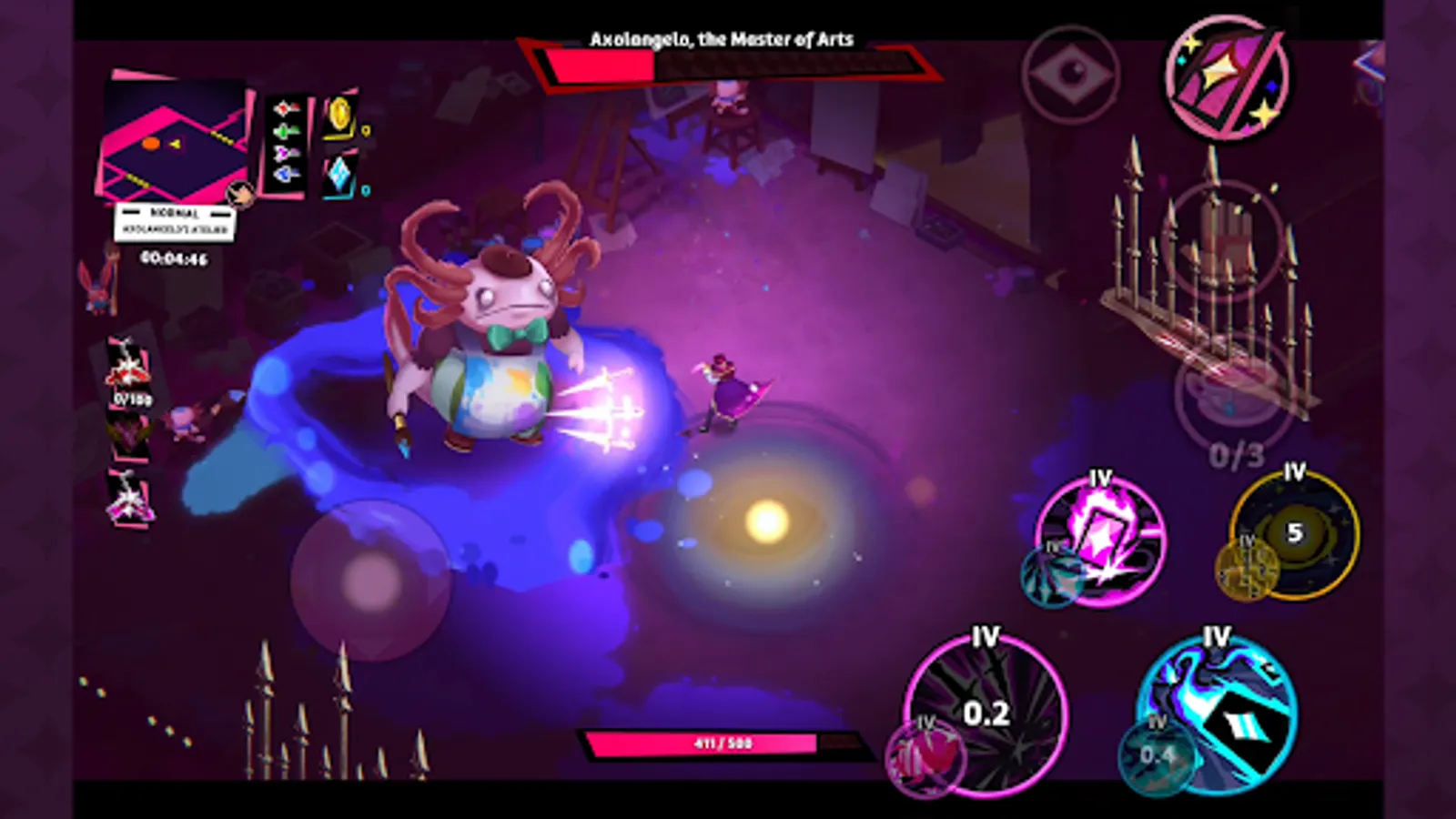Tap the 00:04:46 match timer
The image size is (1456, 819).
tap(176, 258)
